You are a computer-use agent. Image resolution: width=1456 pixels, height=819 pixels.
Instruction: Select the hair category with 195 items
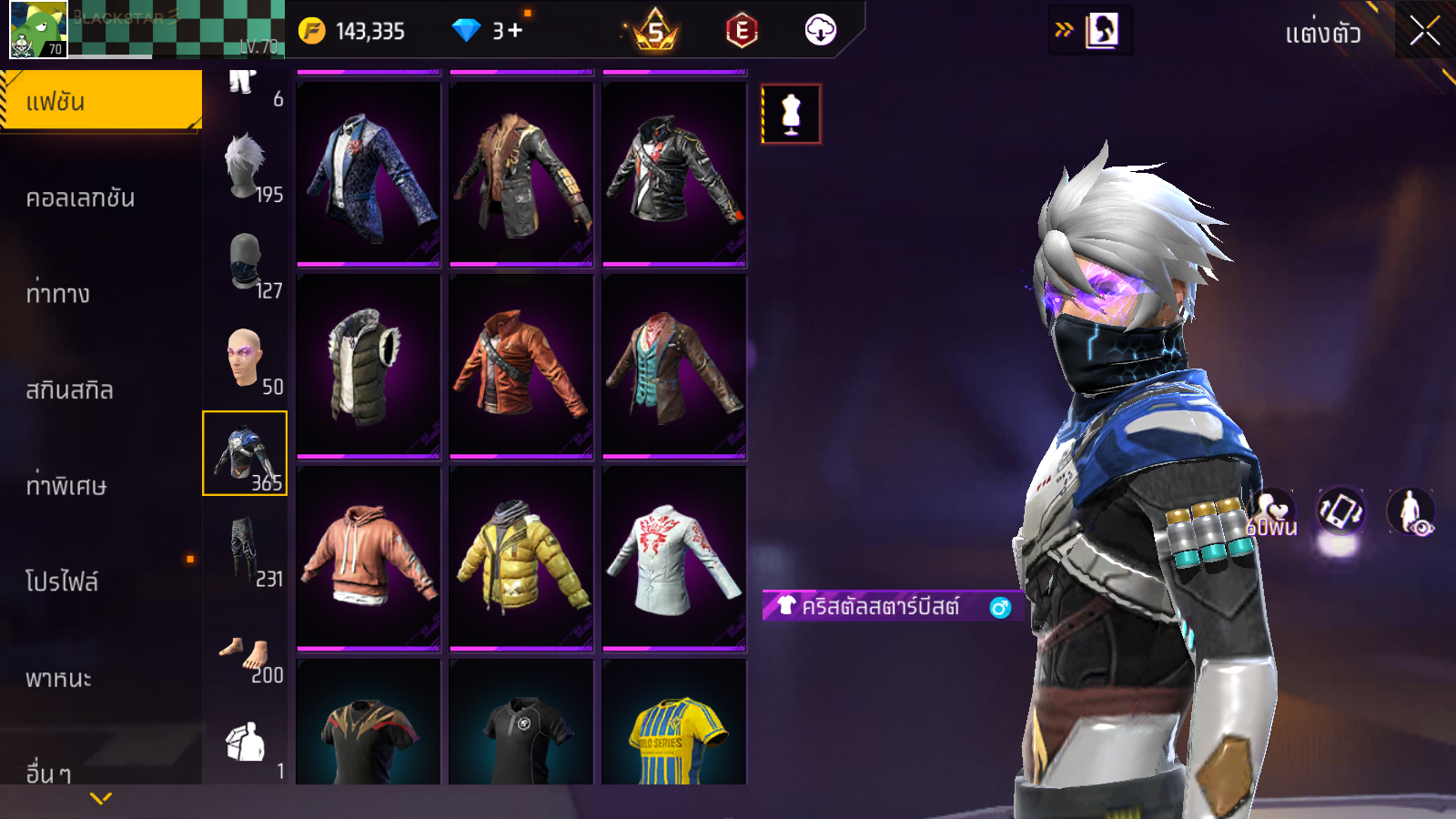246,167
